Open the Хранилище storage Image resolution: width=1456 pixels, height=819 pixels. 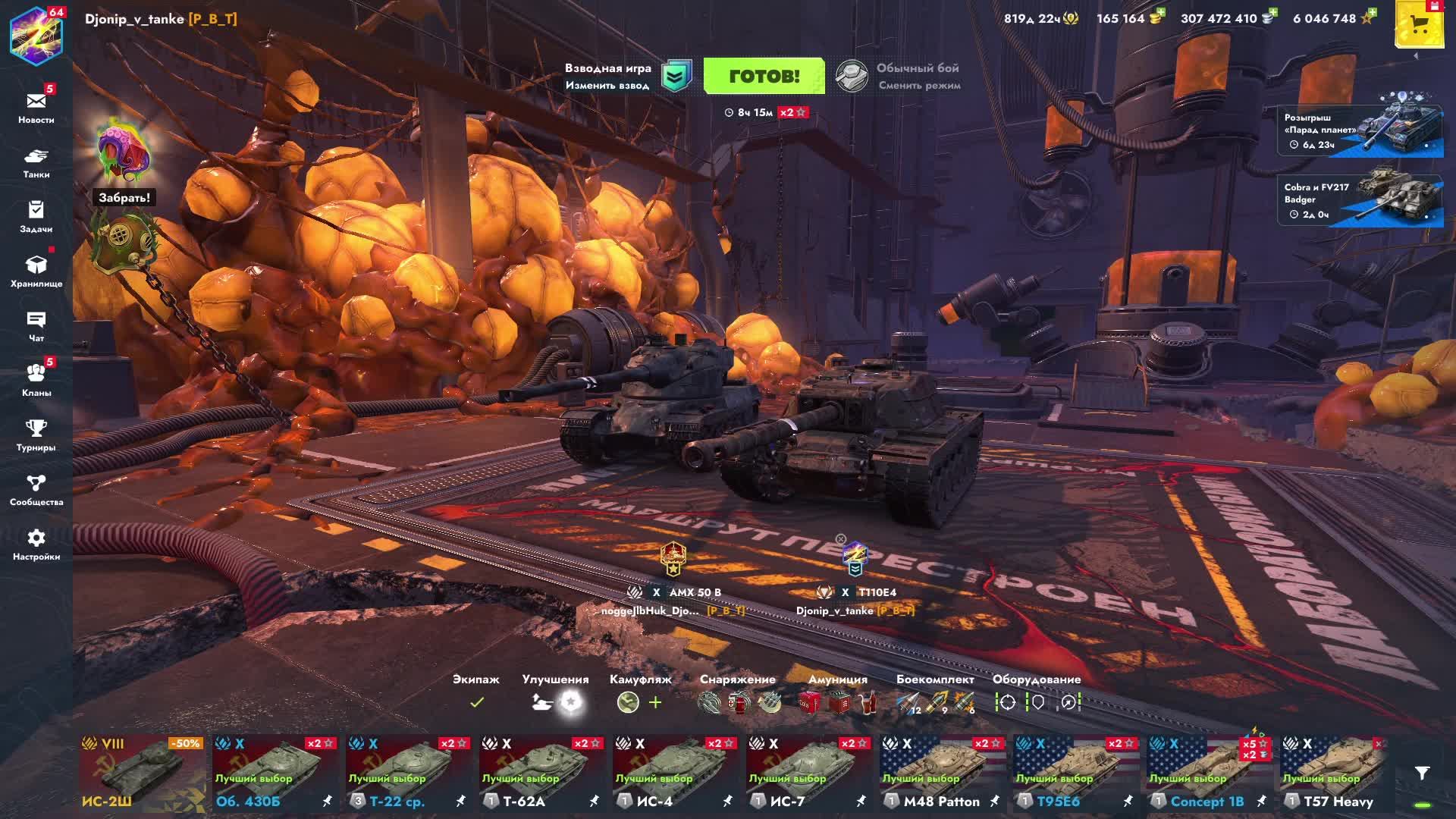pyautogui.click(x=36, y=271)
